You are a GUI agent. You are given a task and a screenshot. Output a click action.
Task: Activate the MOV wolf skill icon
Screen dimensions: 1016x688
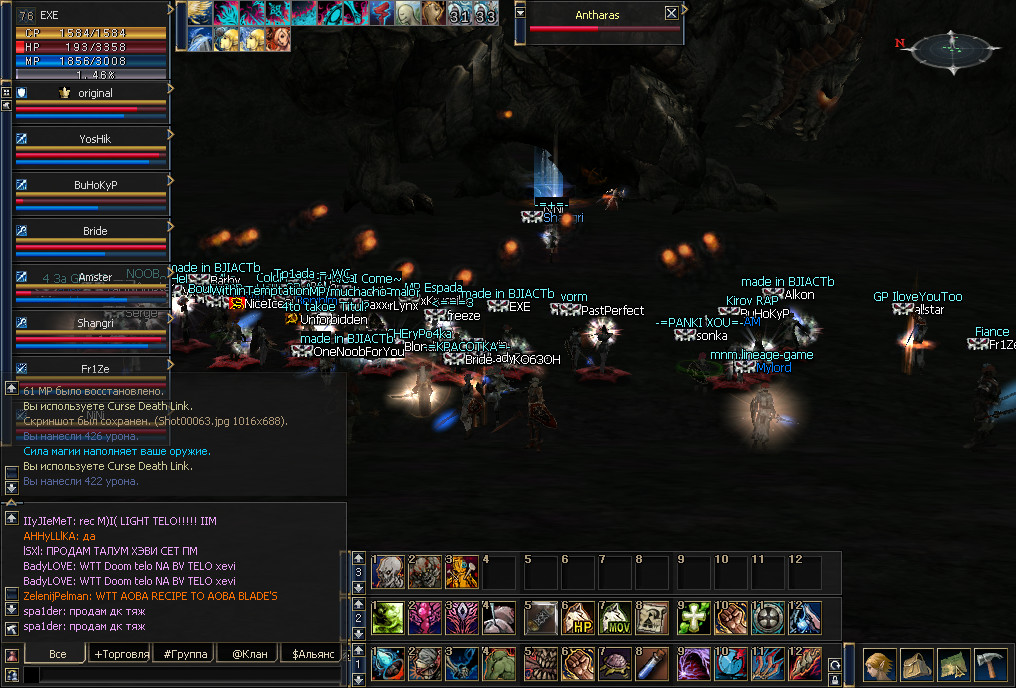tap(617, 617)
